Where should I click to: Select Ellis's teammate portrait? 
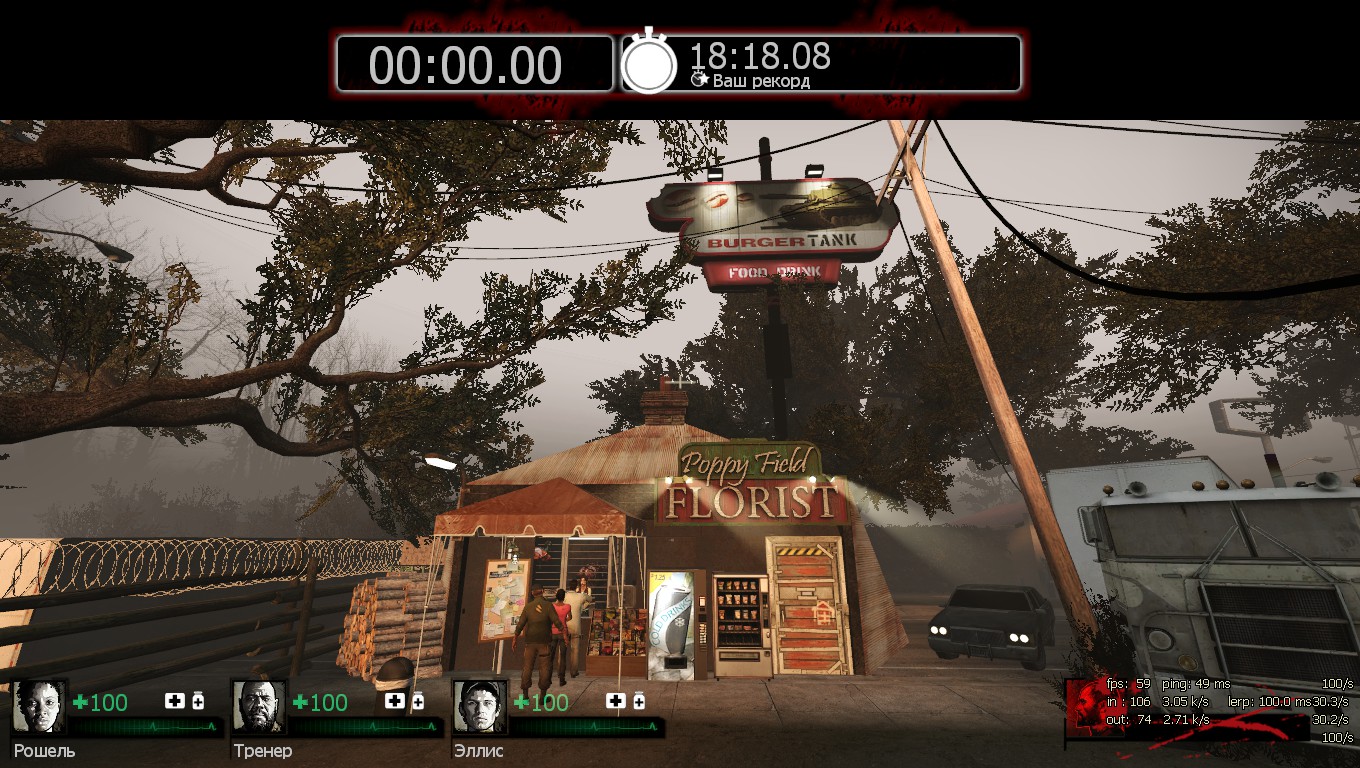[480, 707]
